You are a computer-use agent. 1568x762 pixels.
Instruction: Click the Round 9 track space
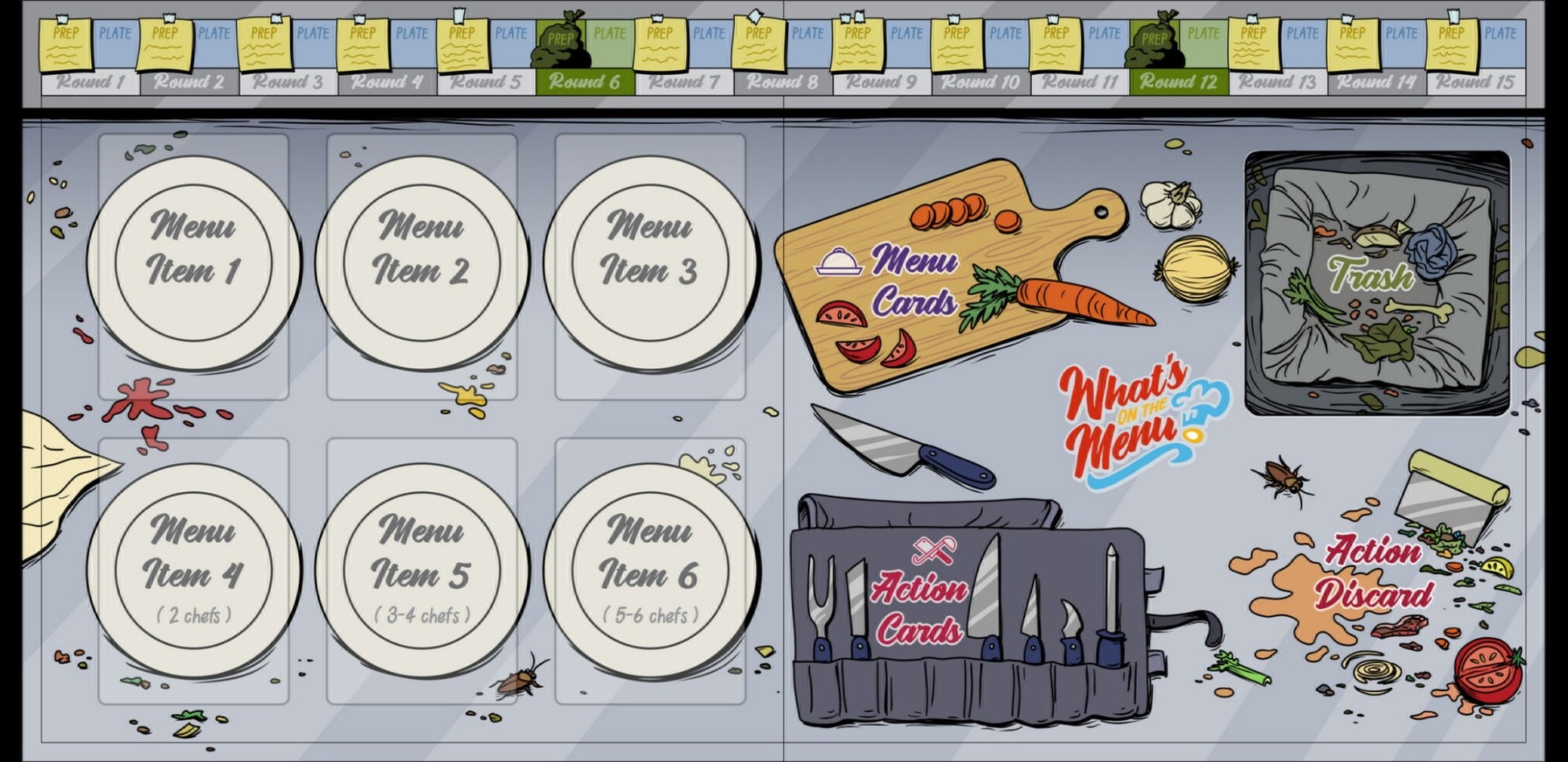pyautogui.click(x=881, y=81)
